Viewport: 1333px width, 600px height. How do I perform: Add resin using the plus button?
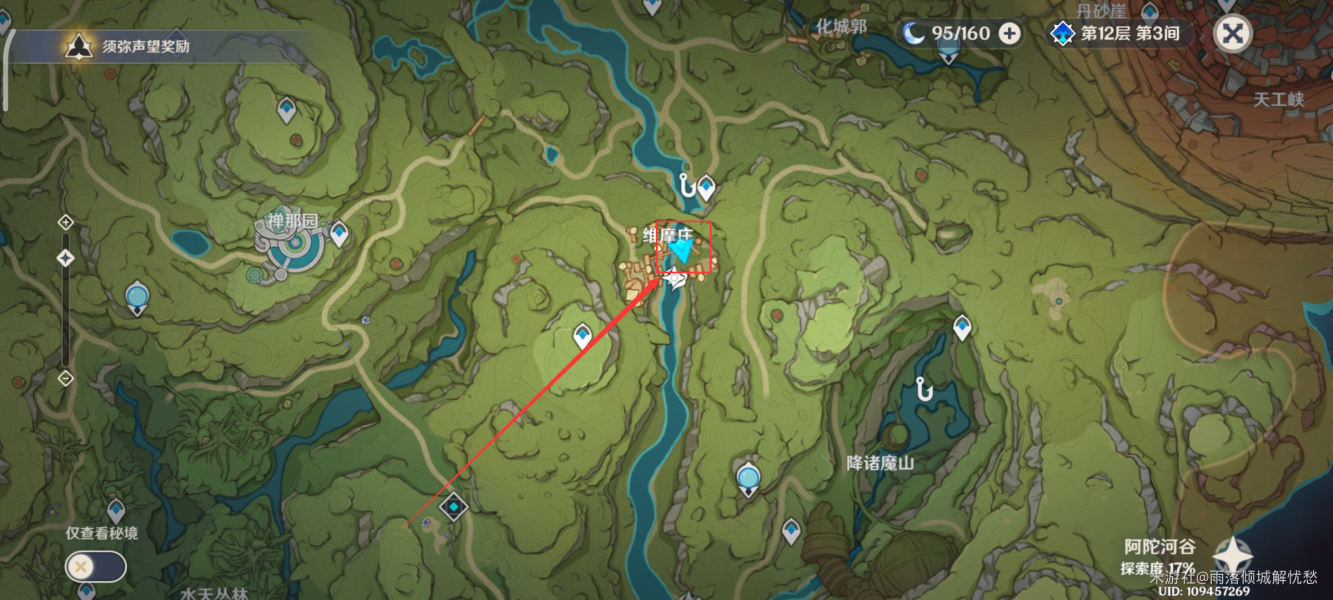pos(1010,34)
